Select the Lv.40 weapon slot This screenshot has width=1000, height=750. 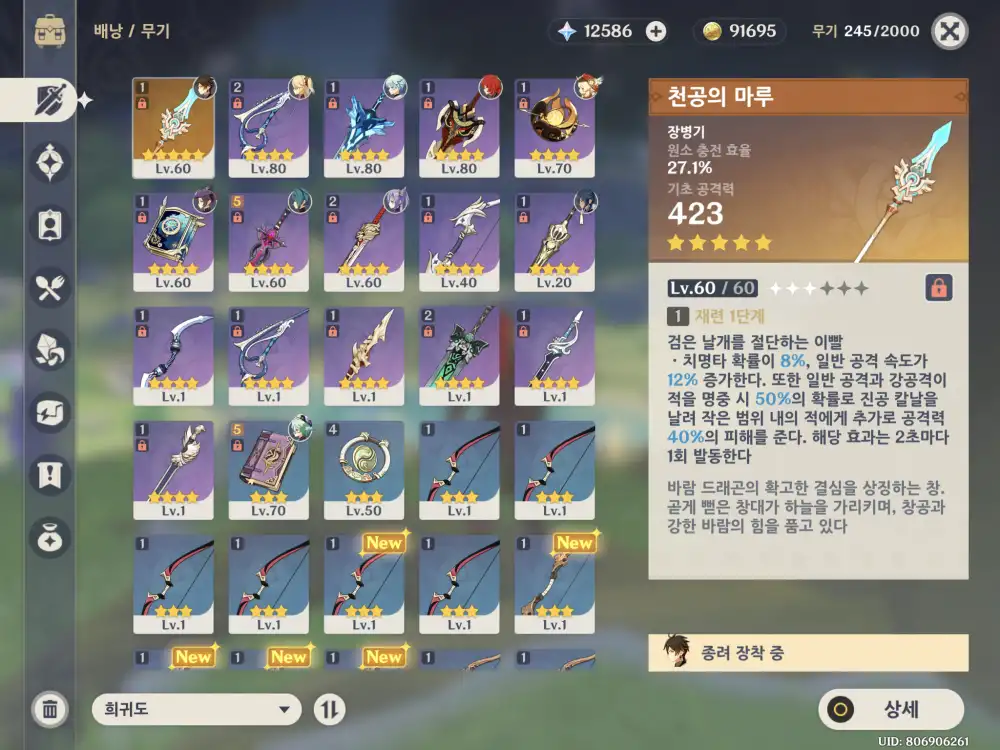(x=459, y=242)
